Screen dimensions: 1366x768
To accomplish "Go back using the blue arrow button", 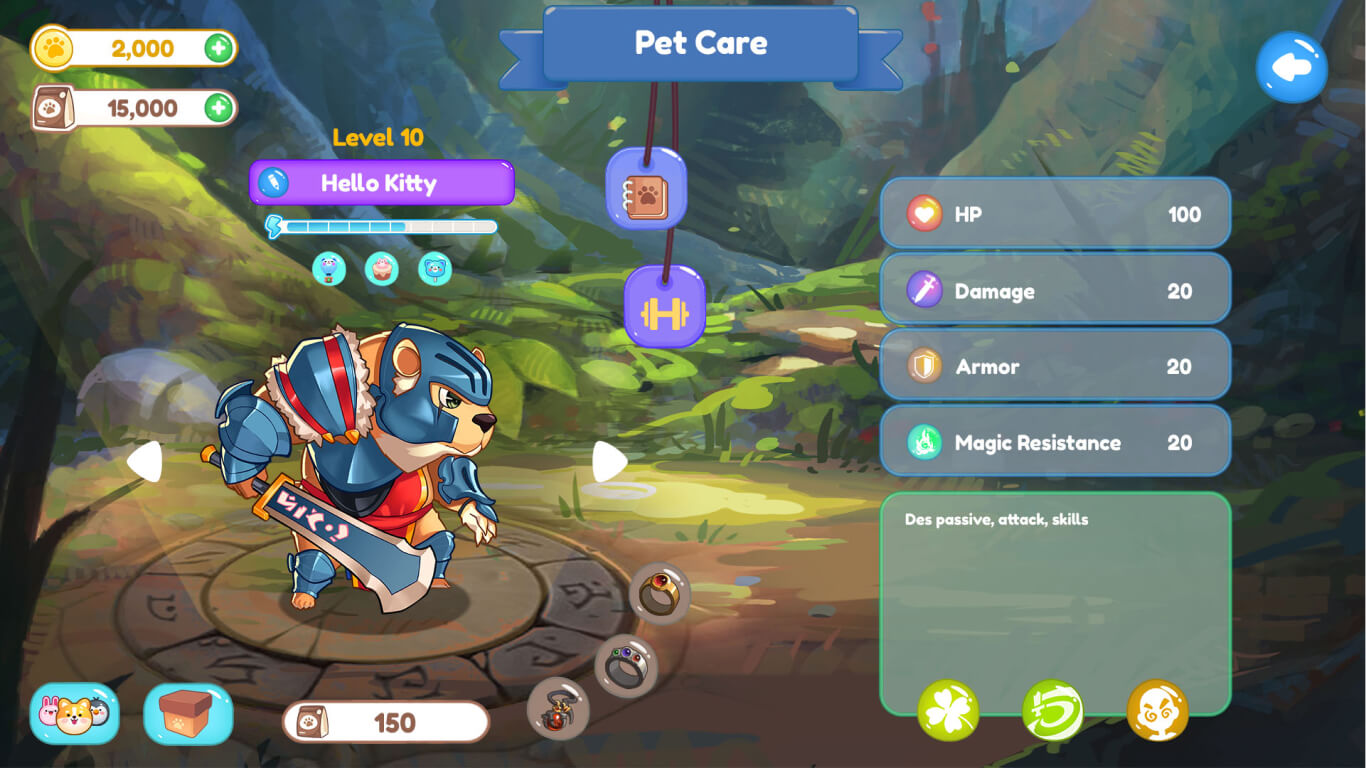I will coord(1291,67).
